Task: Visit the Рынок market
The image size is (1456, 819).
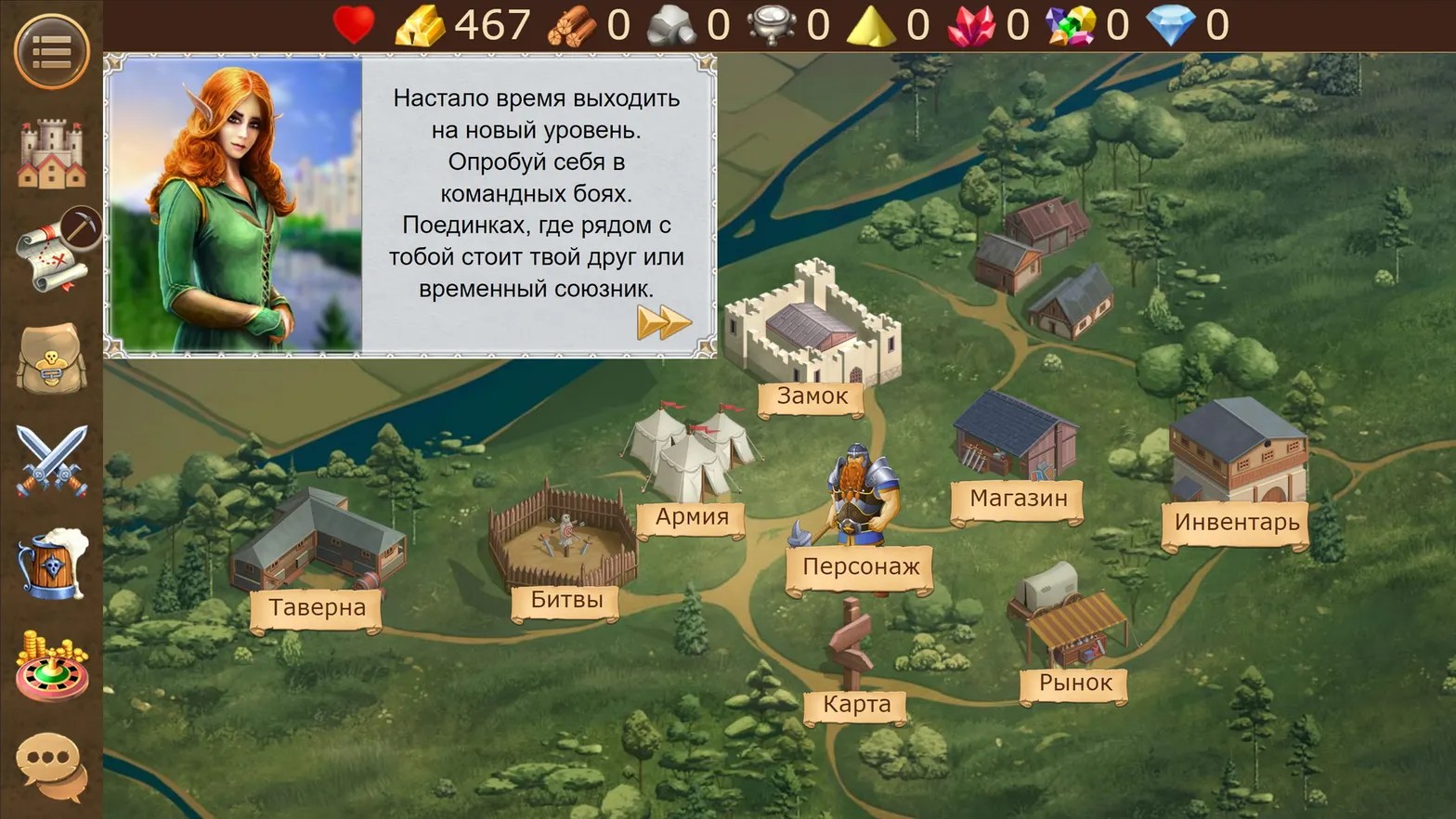Action: pos(1075,683)
